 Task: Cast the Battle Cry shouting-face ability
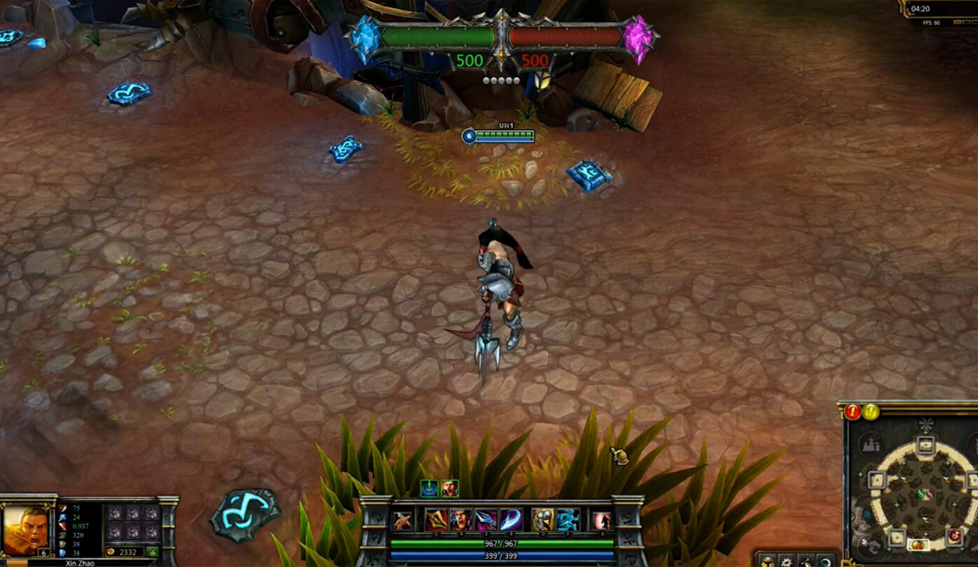(x=460, y=520)
